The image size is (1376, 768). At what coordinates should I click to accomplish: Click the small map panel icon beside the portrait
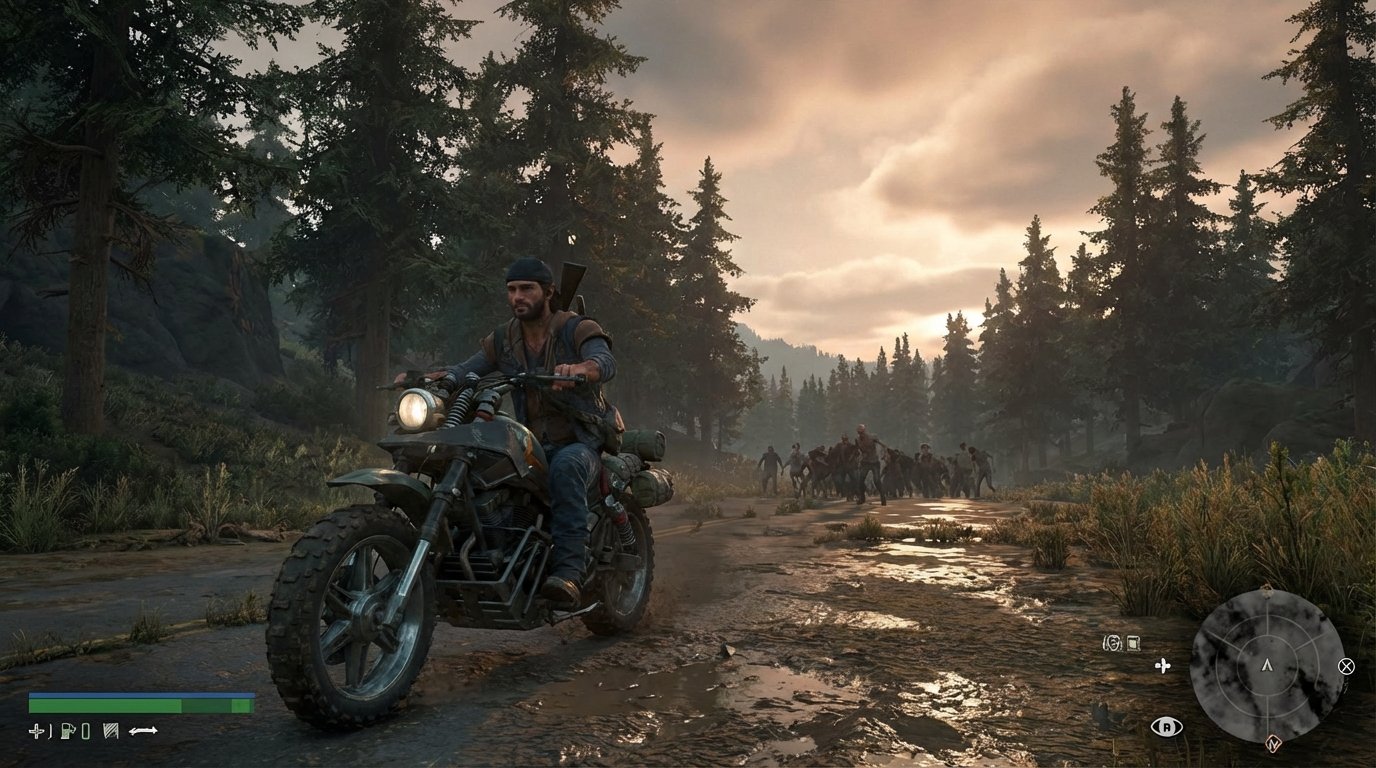click(1133, 644)
